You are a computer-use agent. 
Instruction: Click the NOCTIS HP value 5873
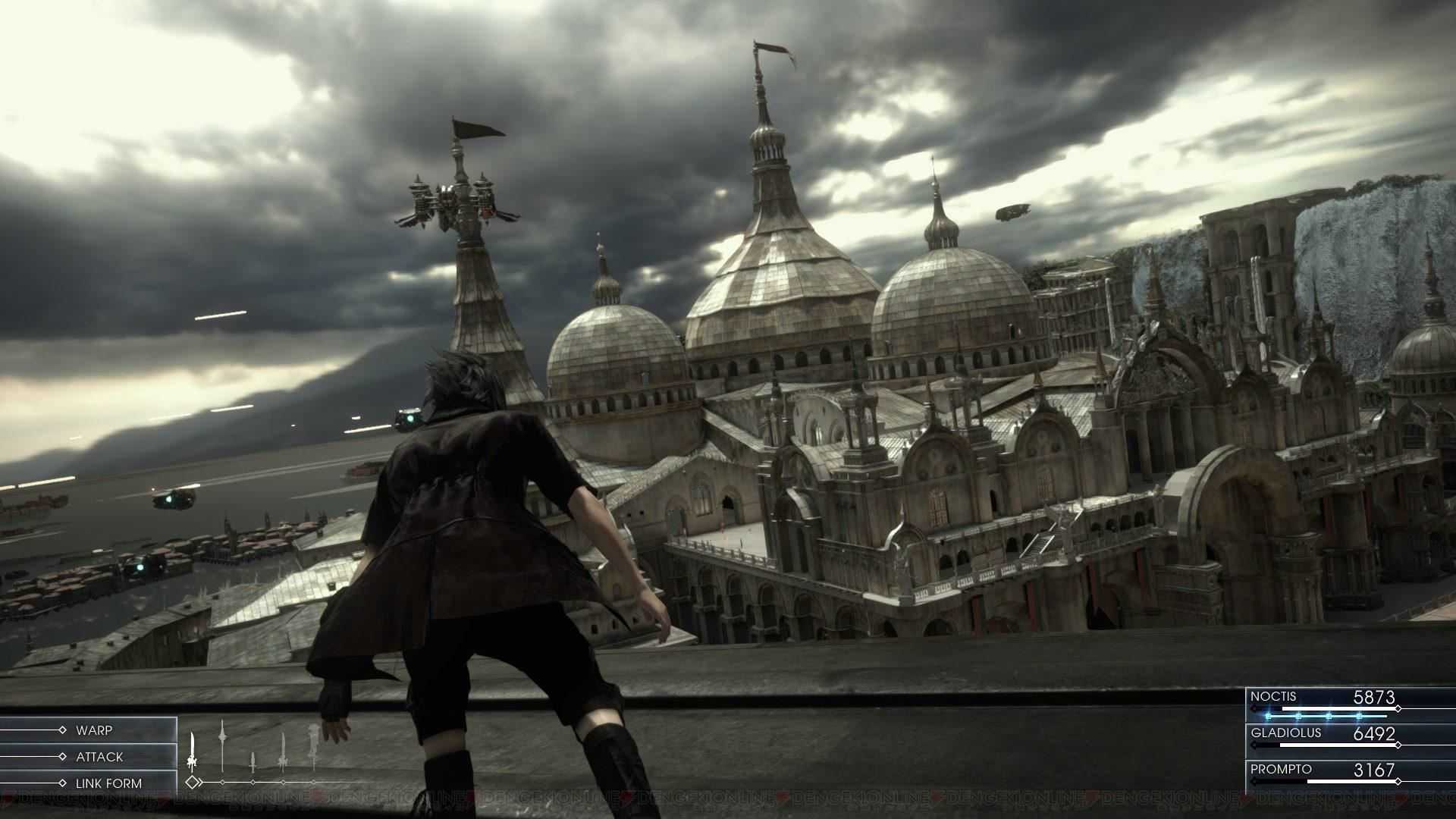pyautogui.click(x=1375, y=697)
